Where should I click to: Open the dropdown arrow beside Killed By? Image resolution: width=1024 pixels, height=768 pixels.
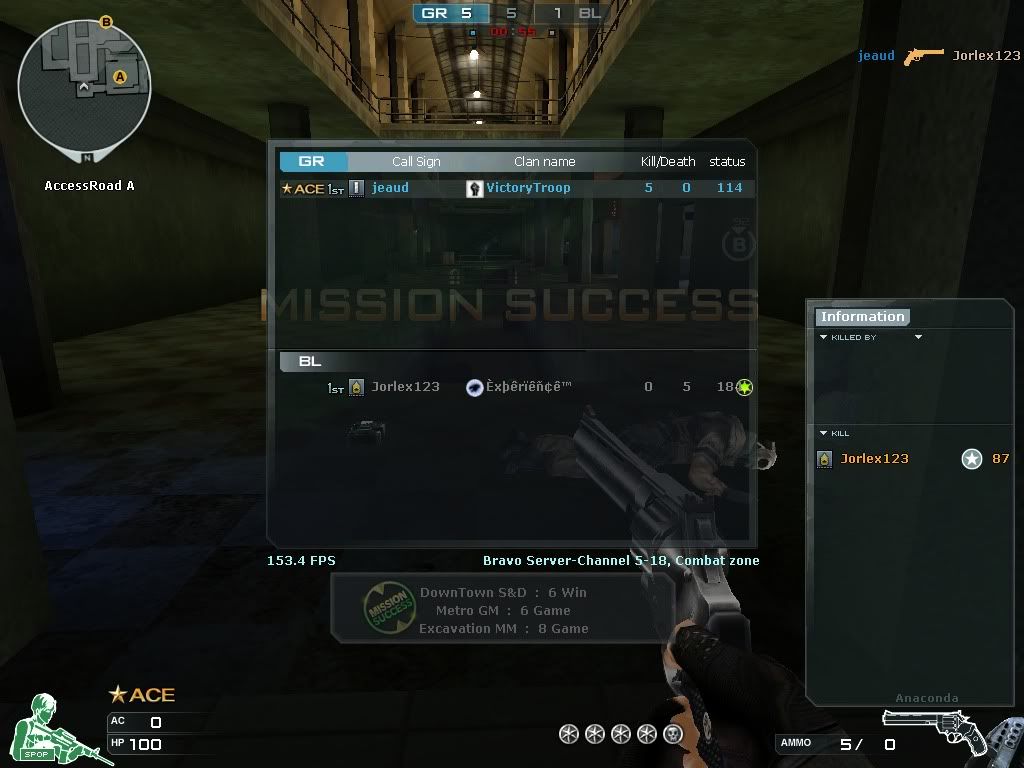click(x=918, y=338)
